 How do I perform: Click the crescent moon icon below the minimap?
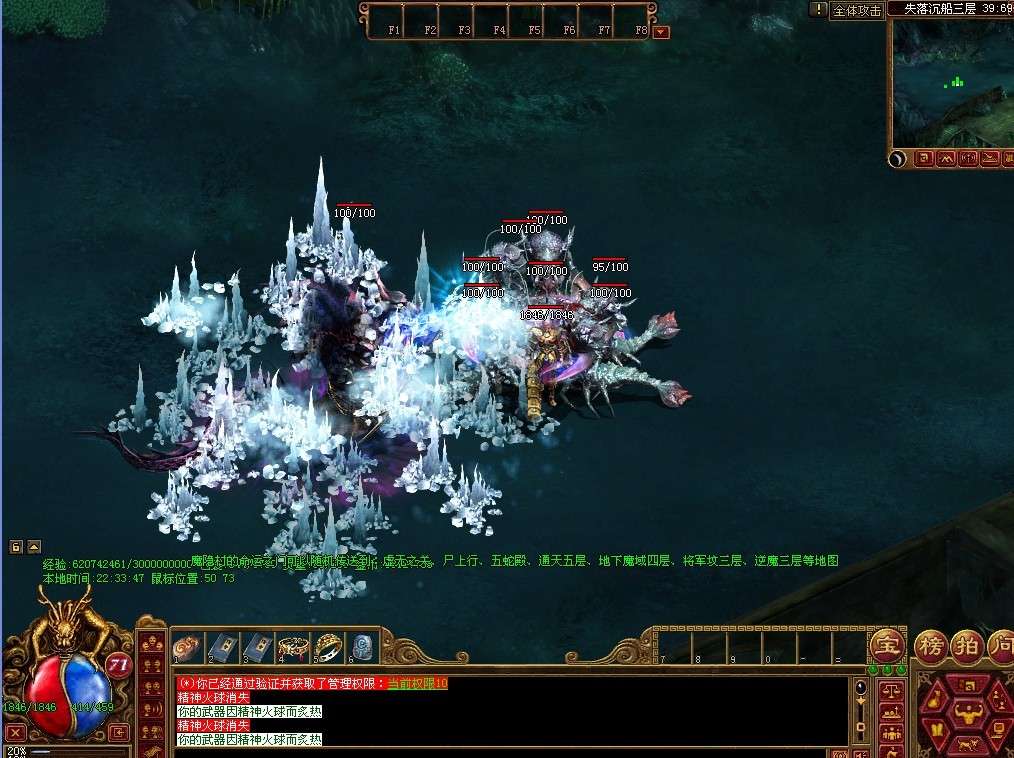tap(898, 158)
